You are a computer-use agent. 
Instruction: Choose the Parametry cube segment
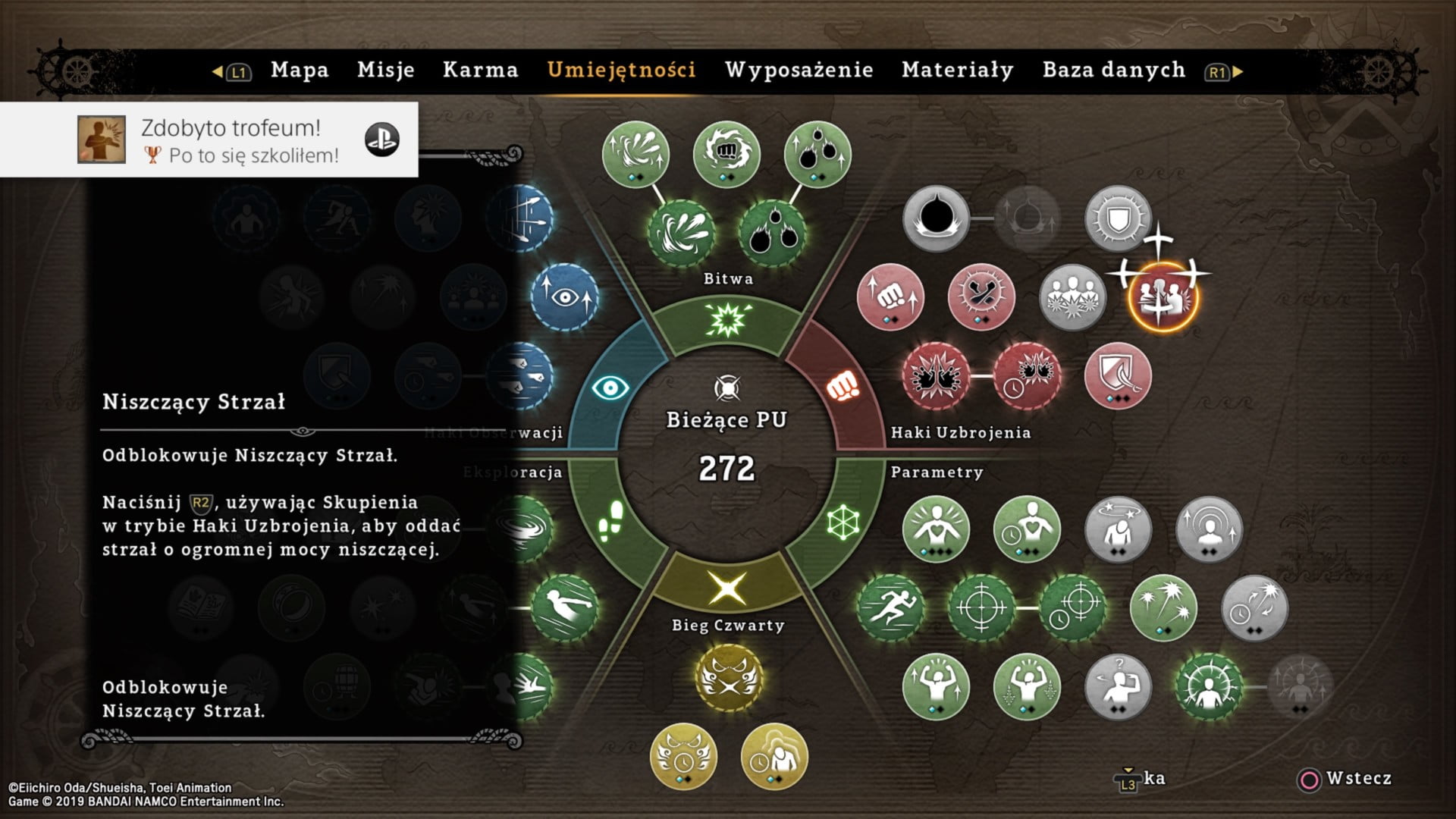[x=843, y=522]
